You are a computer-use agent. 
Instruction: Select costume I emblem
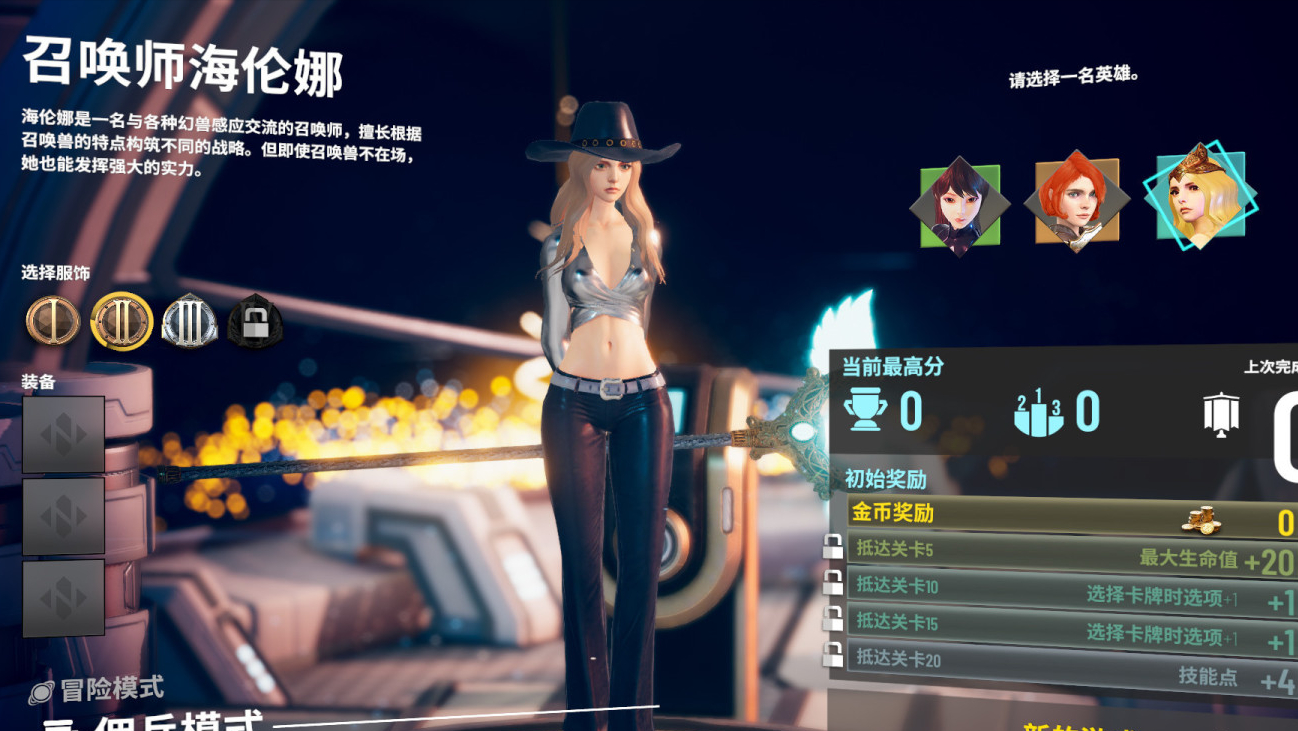(x=52, y=321)
